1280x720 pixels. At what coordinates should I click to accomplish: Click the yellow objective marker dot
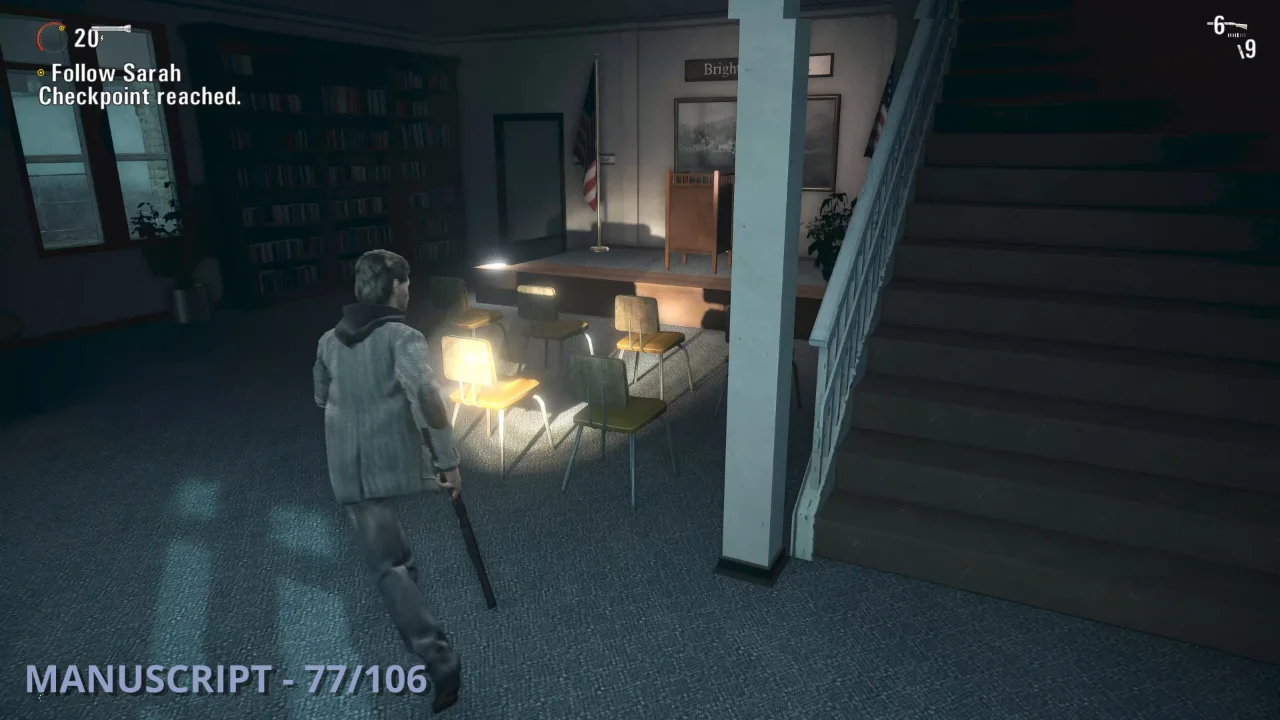(x=40, y=72)
